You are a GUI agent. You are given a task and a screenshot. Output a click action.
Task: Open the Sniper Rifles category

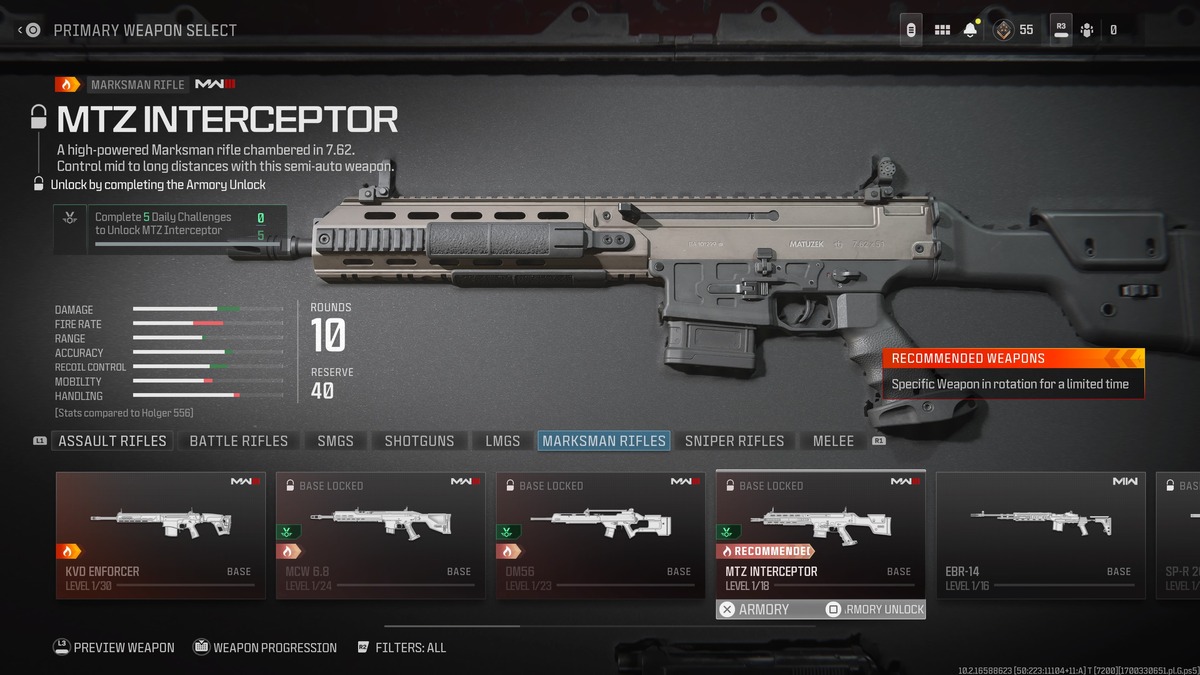[x=734, y=441]
